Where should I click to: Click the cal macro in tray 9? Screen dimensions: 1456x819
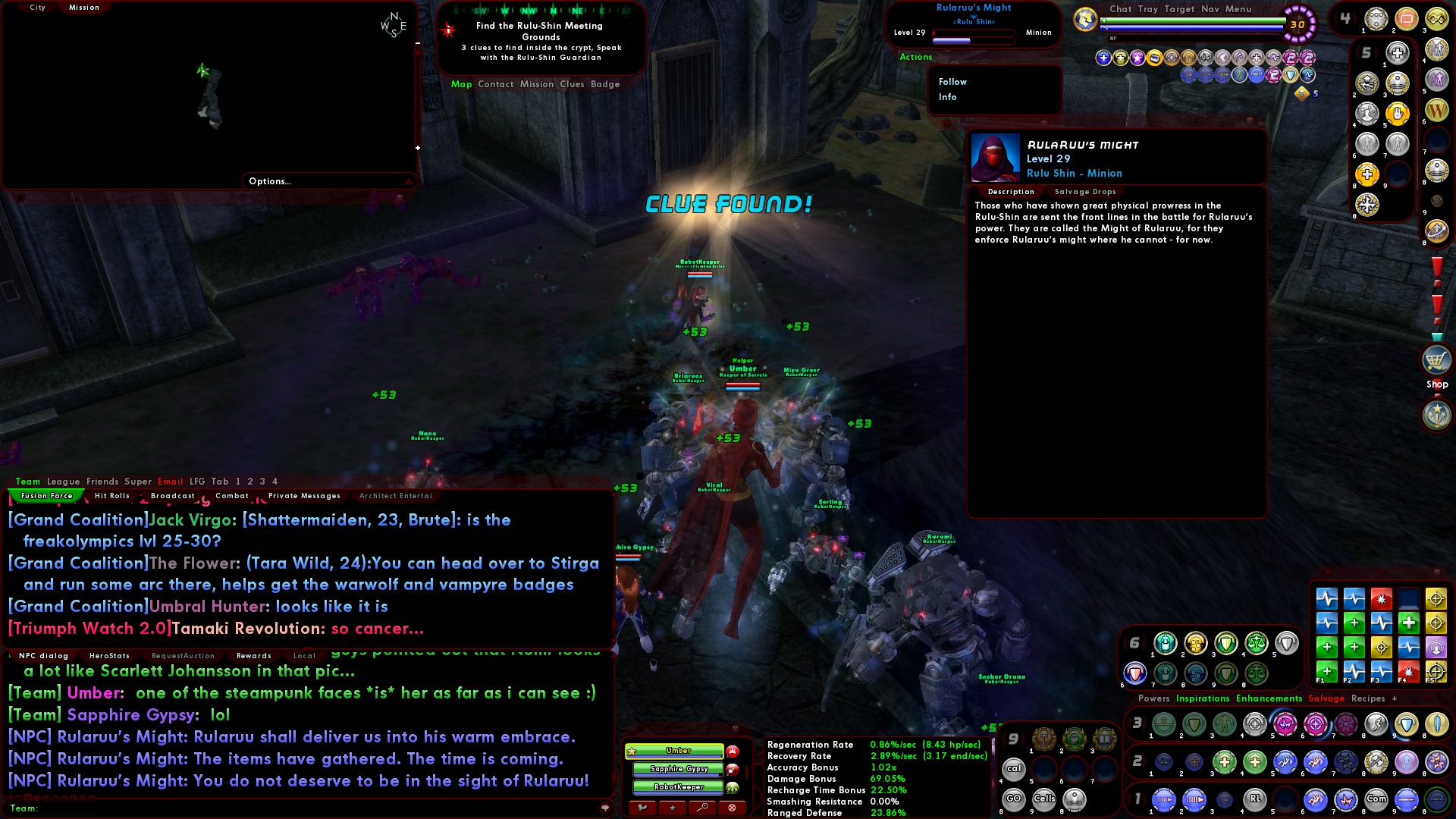point(1013,768)
